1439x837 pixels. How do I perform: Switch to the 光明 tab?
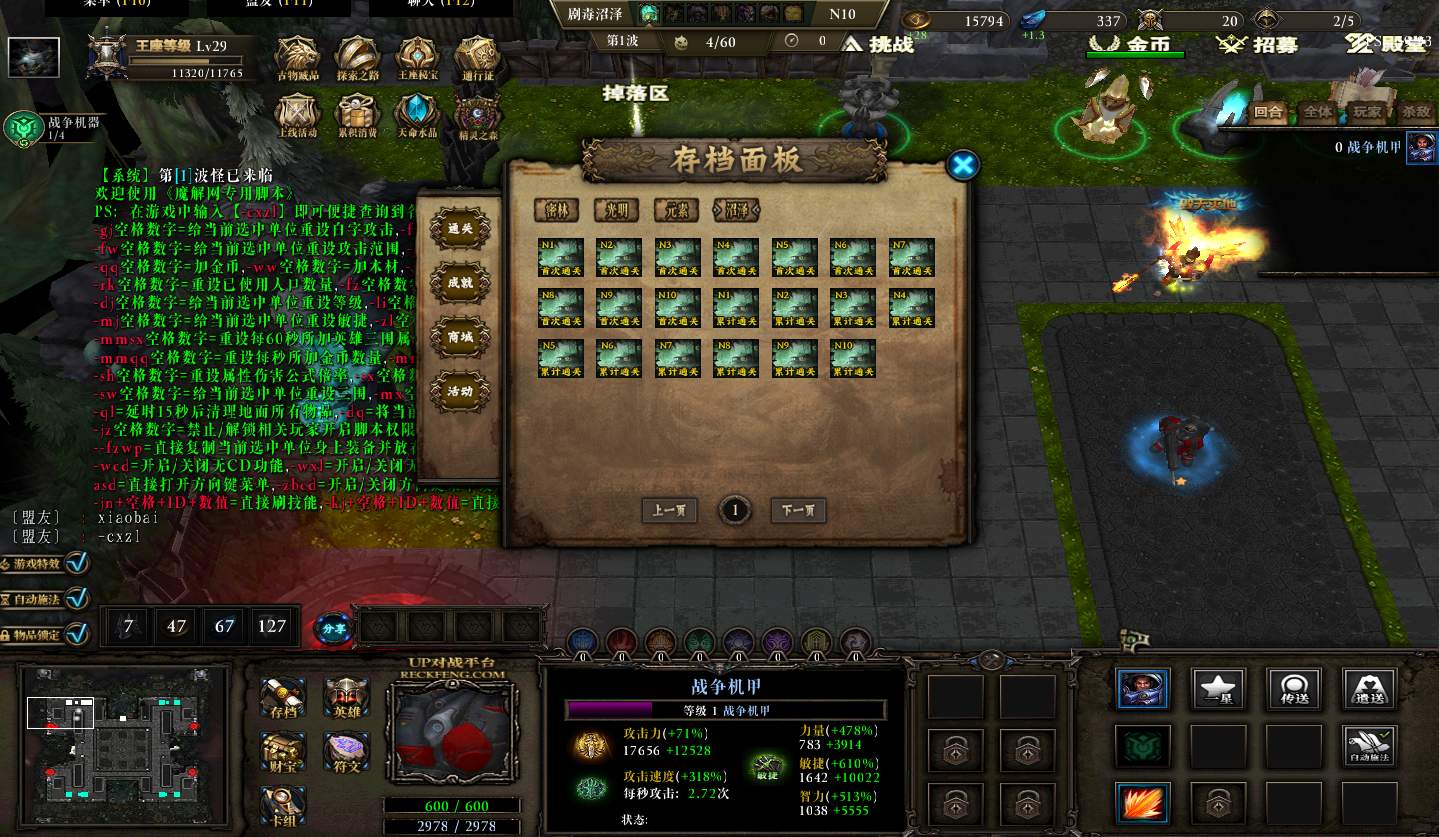click(616, 210)
